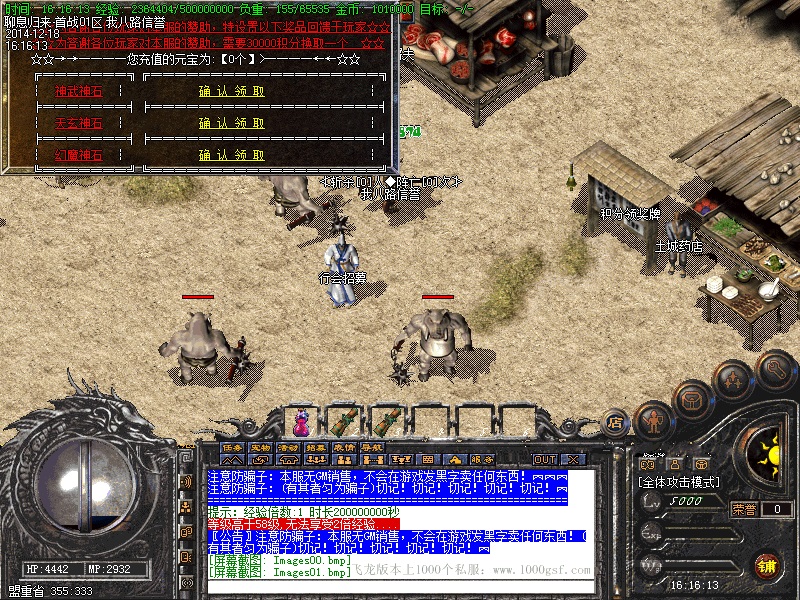
Task: Open the 表情 emote button
Action: tap(344, 447)
